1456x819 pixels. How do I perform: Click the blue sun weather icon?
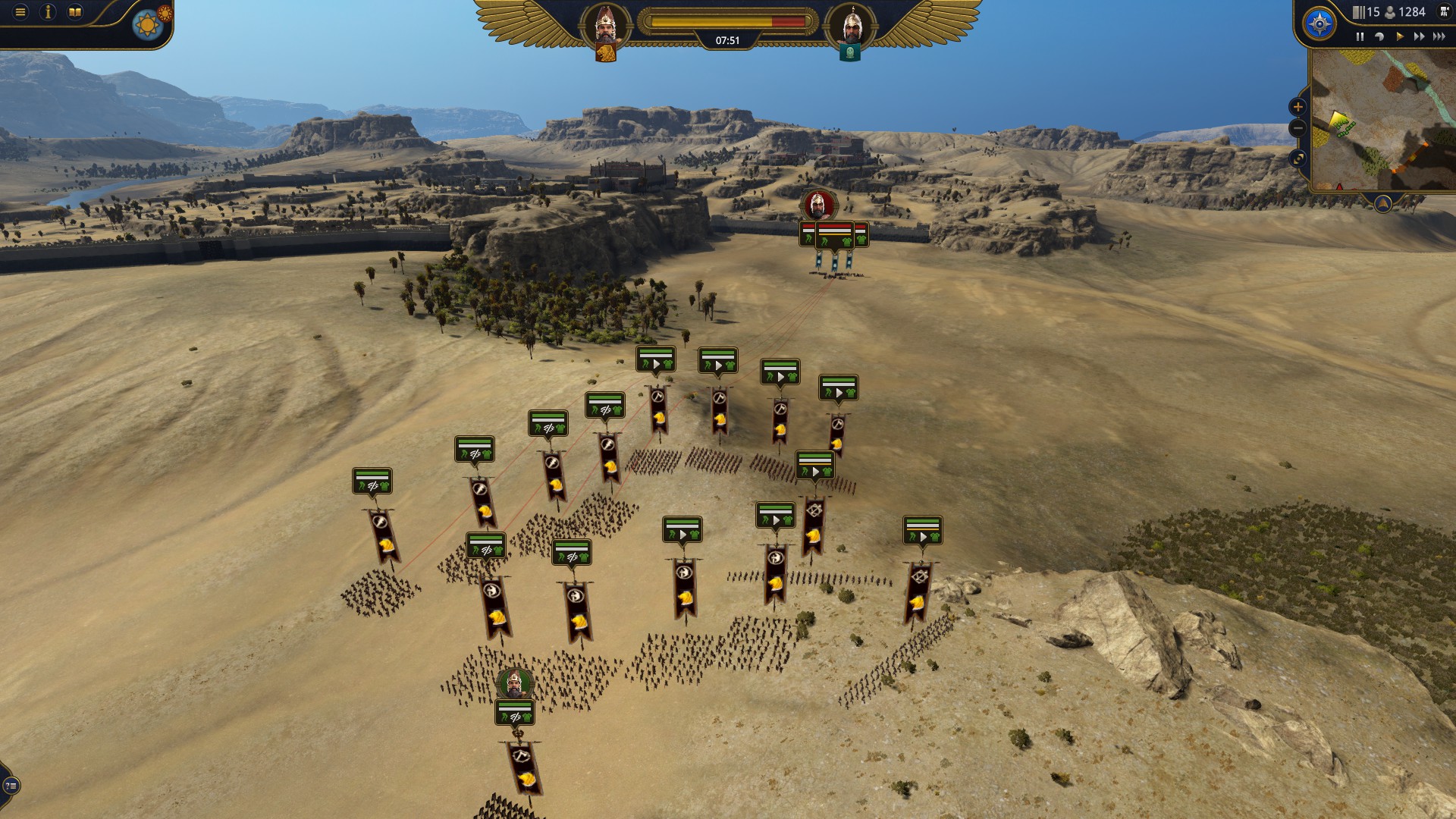[x=147, y=23]
